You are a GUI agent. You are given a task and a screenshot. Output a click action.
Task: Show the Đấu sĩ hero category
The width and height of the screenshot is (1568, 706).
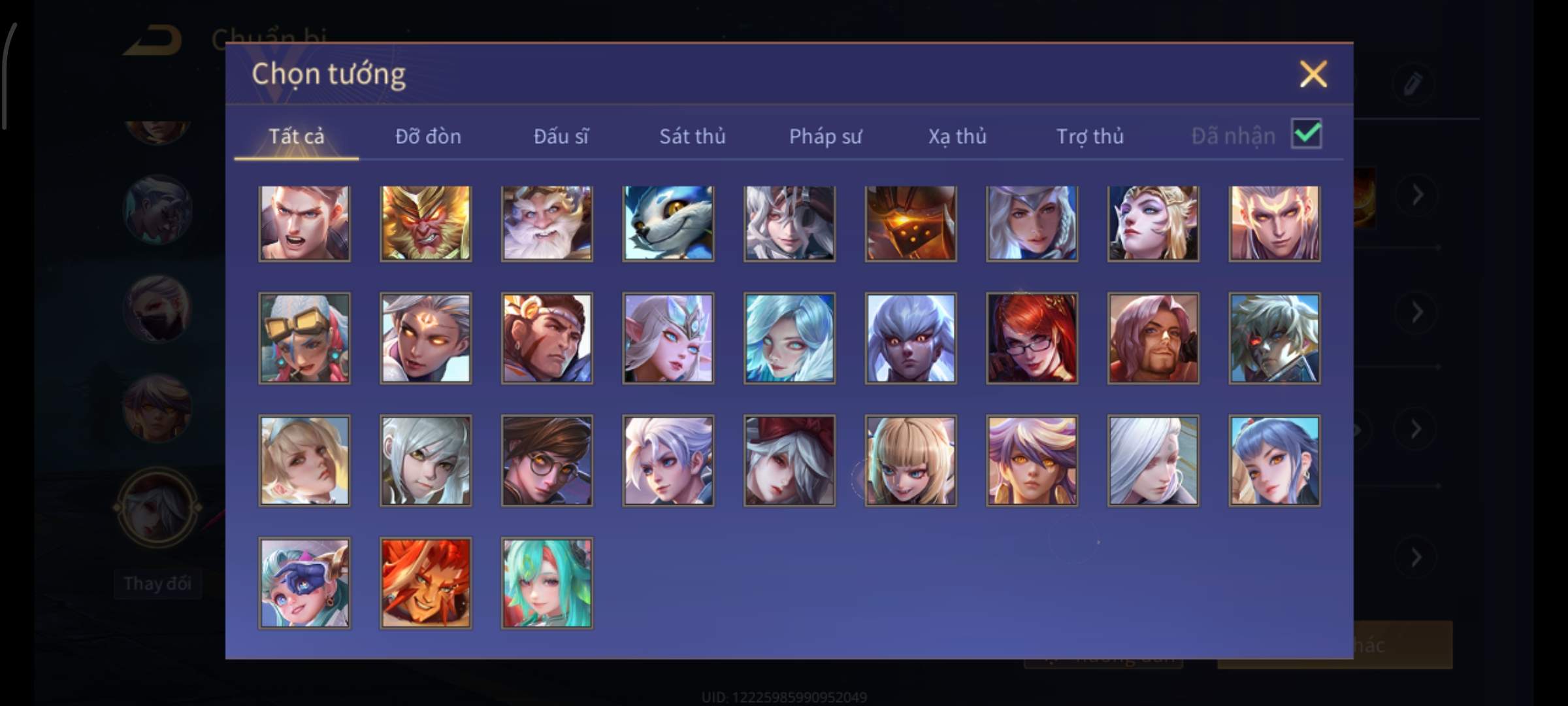[x=561, y=137]
